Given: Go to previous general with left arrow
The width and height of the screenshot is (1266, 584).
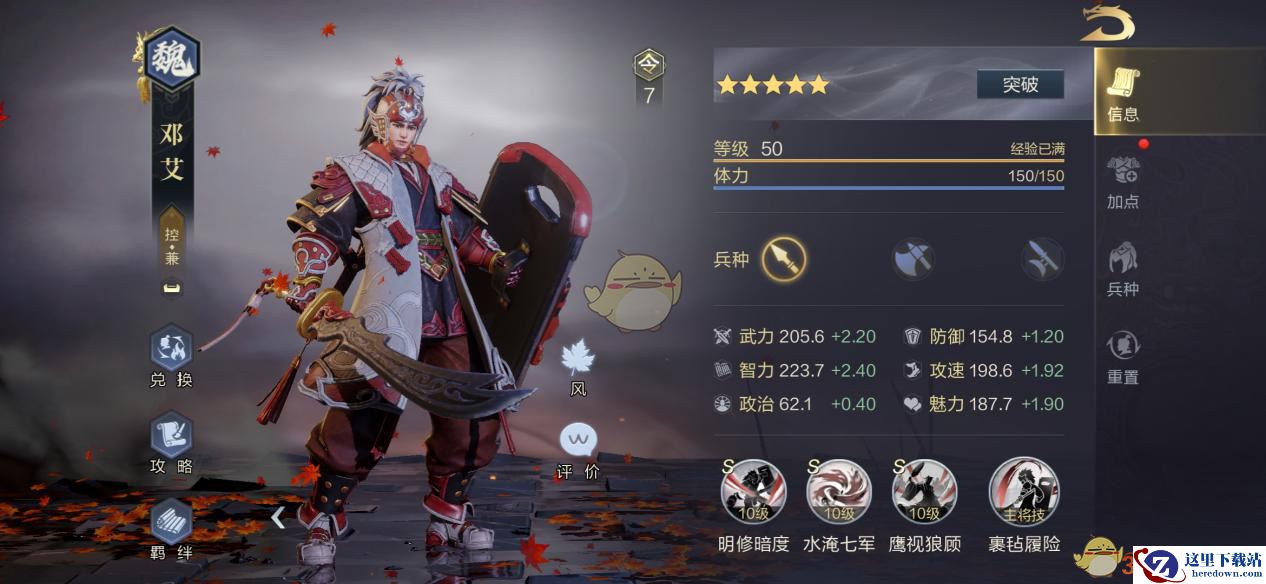Looking at the screenshot, I should click(278, 517).
